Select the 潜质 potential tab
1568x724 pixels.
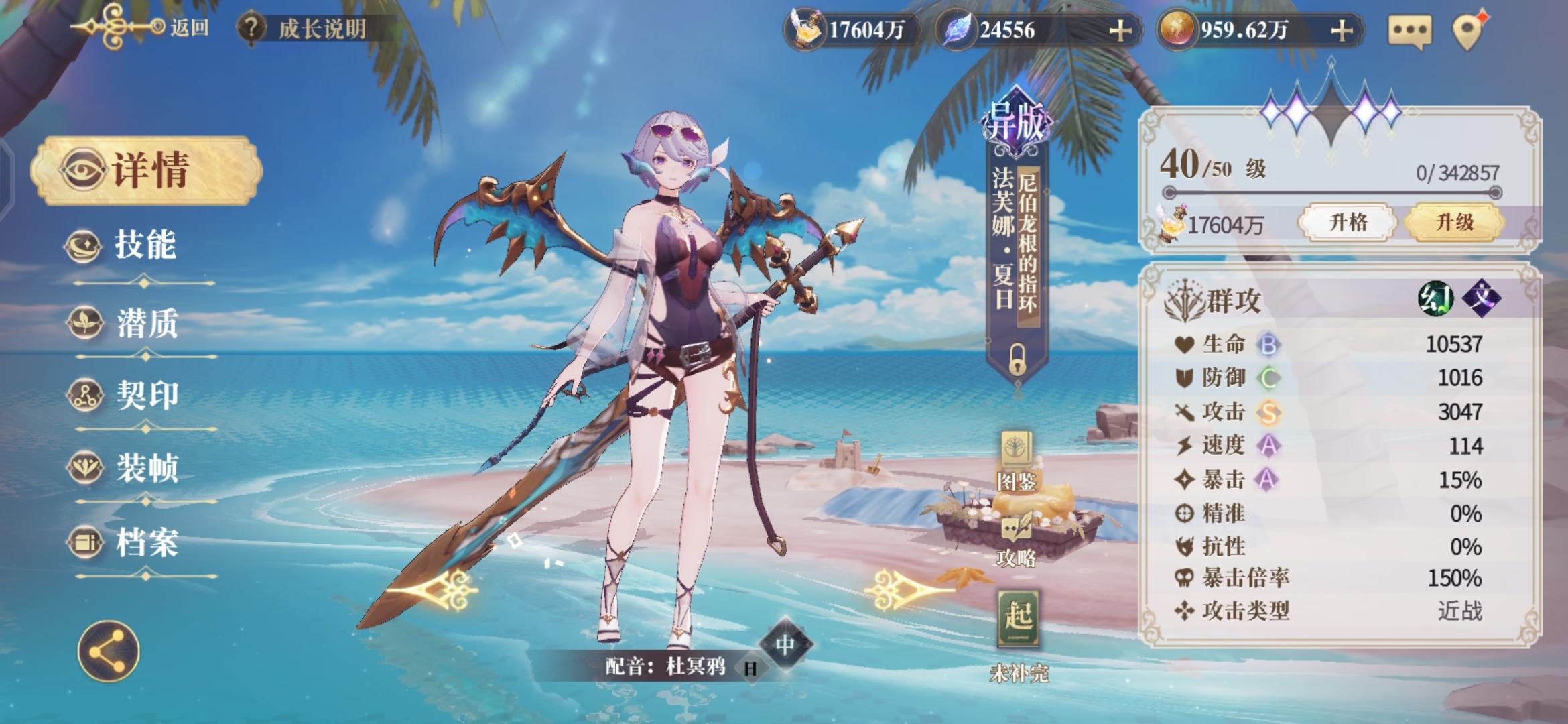coord(145,323)
